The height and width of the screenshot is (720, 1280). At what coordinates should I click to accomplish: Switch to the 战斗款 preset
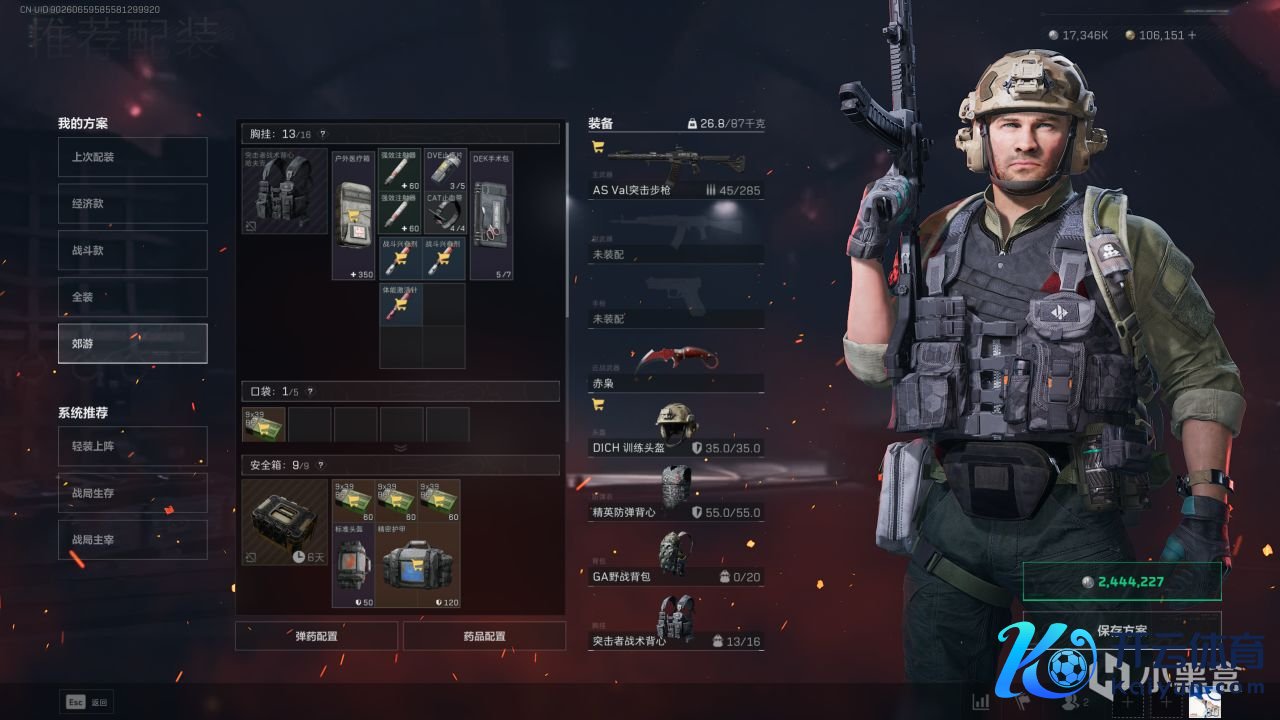pos(132,250)
